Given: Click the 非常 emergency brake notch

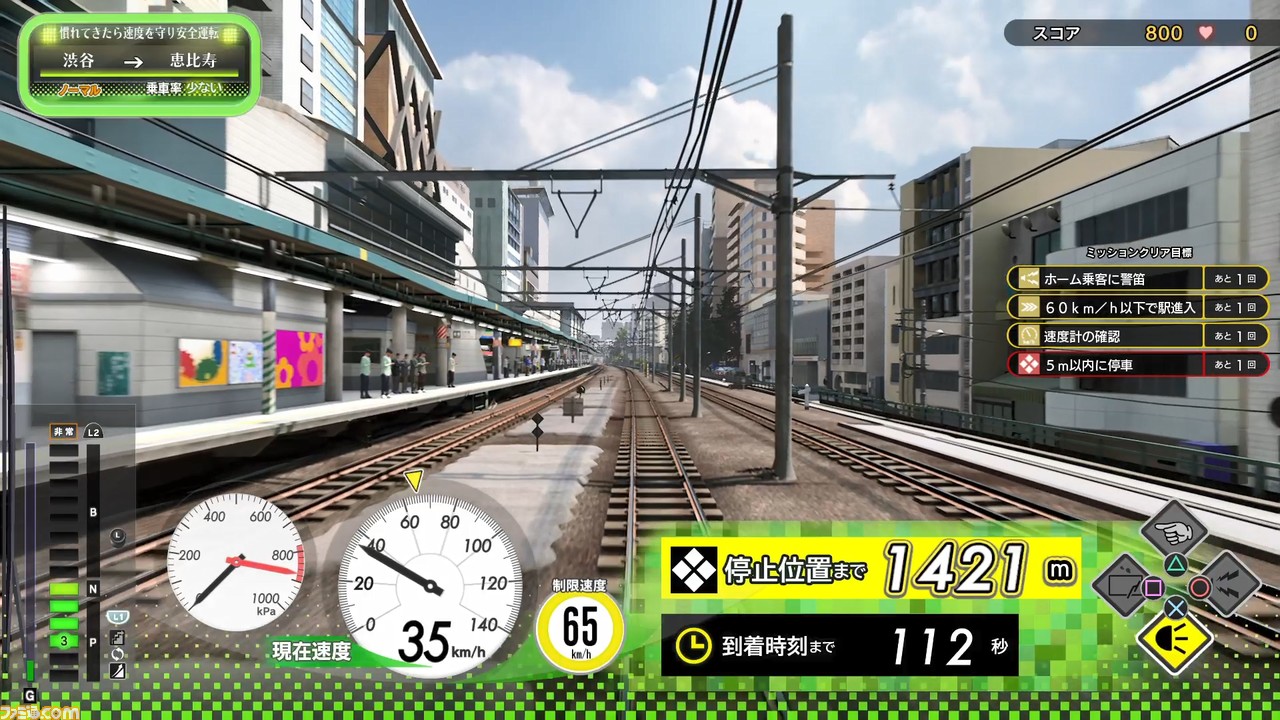Looking at the screenshot, I should point(63,432).
